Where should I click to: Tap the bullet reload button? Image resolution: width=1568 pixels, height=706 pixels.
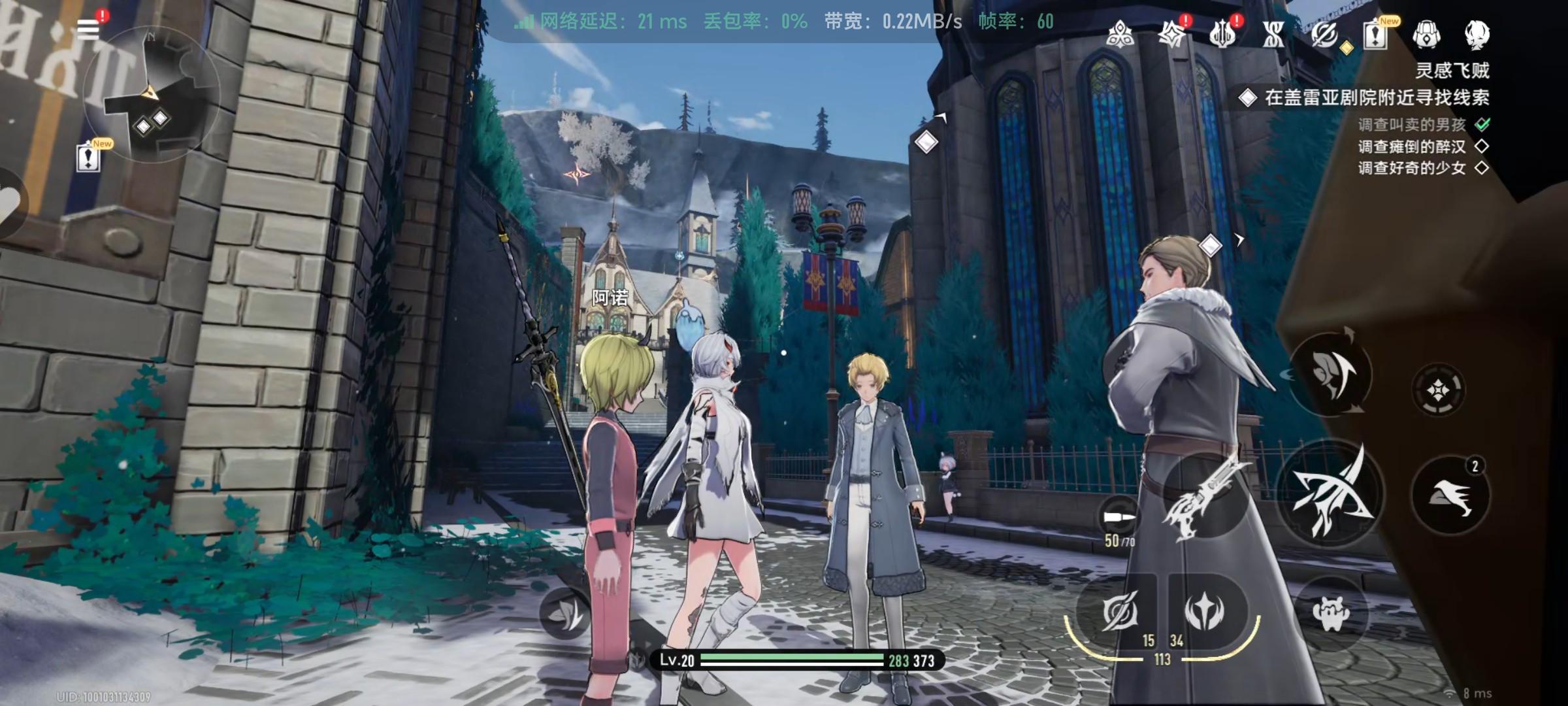click(x=1120, y=518)
